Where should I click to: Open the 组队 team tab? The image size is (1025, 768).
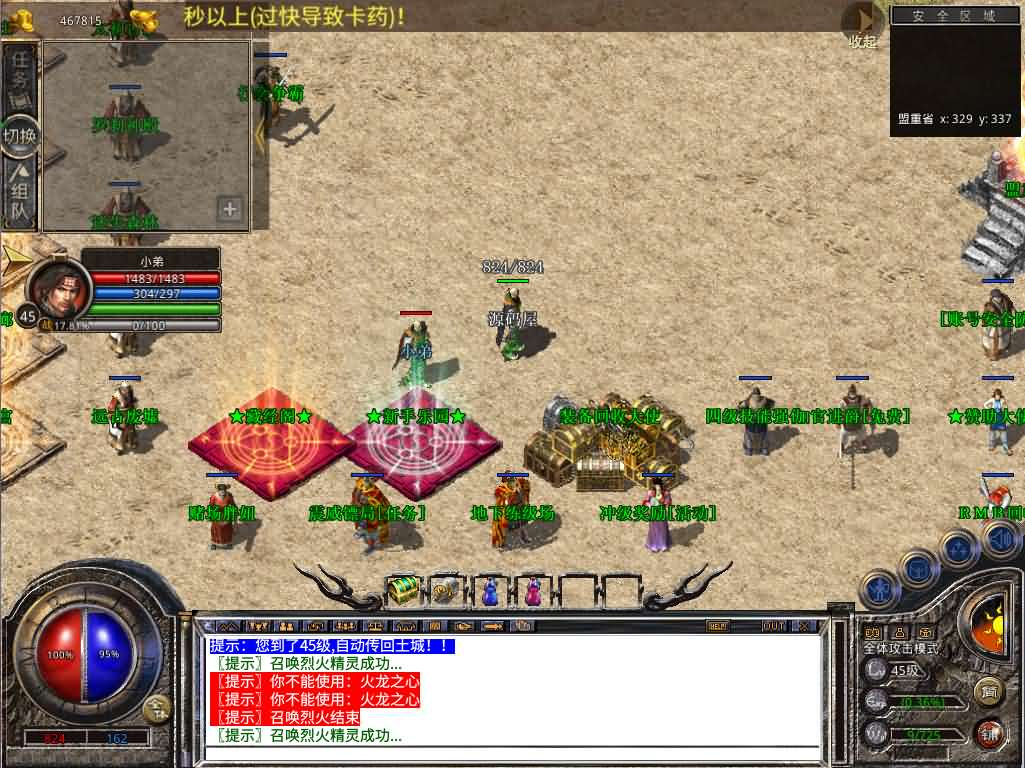(20, 196)
